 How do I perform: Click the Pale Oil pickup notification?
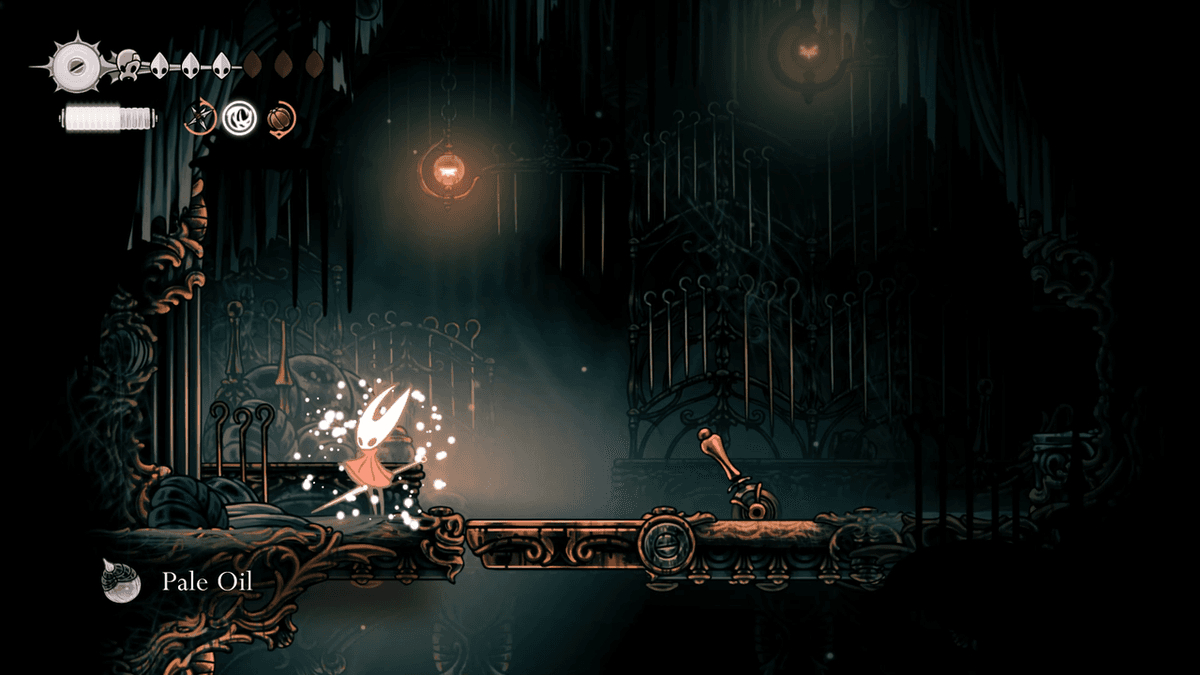pyautogui.click(x=178, y=581)
